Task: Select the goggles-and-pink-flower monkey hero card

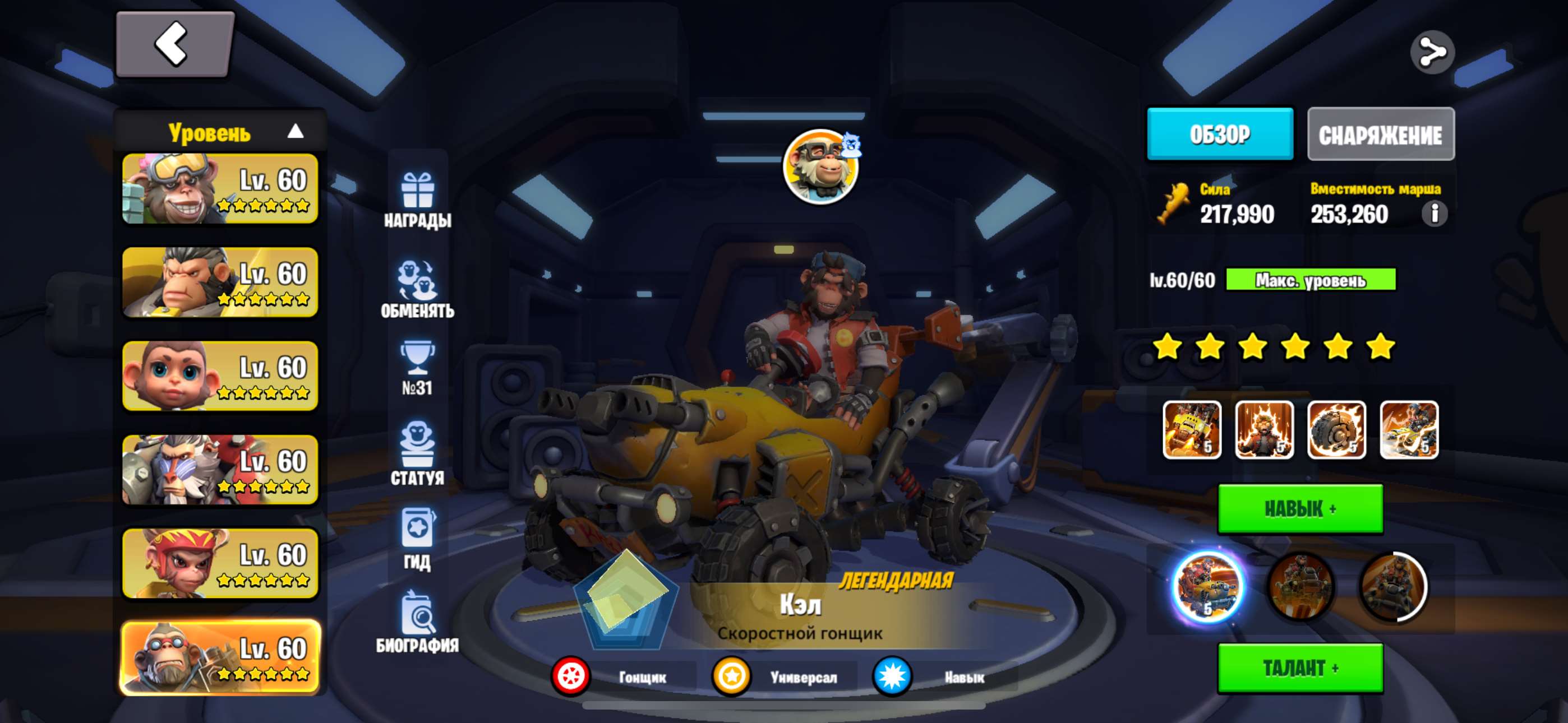Action: pyautogui.click(x=220, y=189)
